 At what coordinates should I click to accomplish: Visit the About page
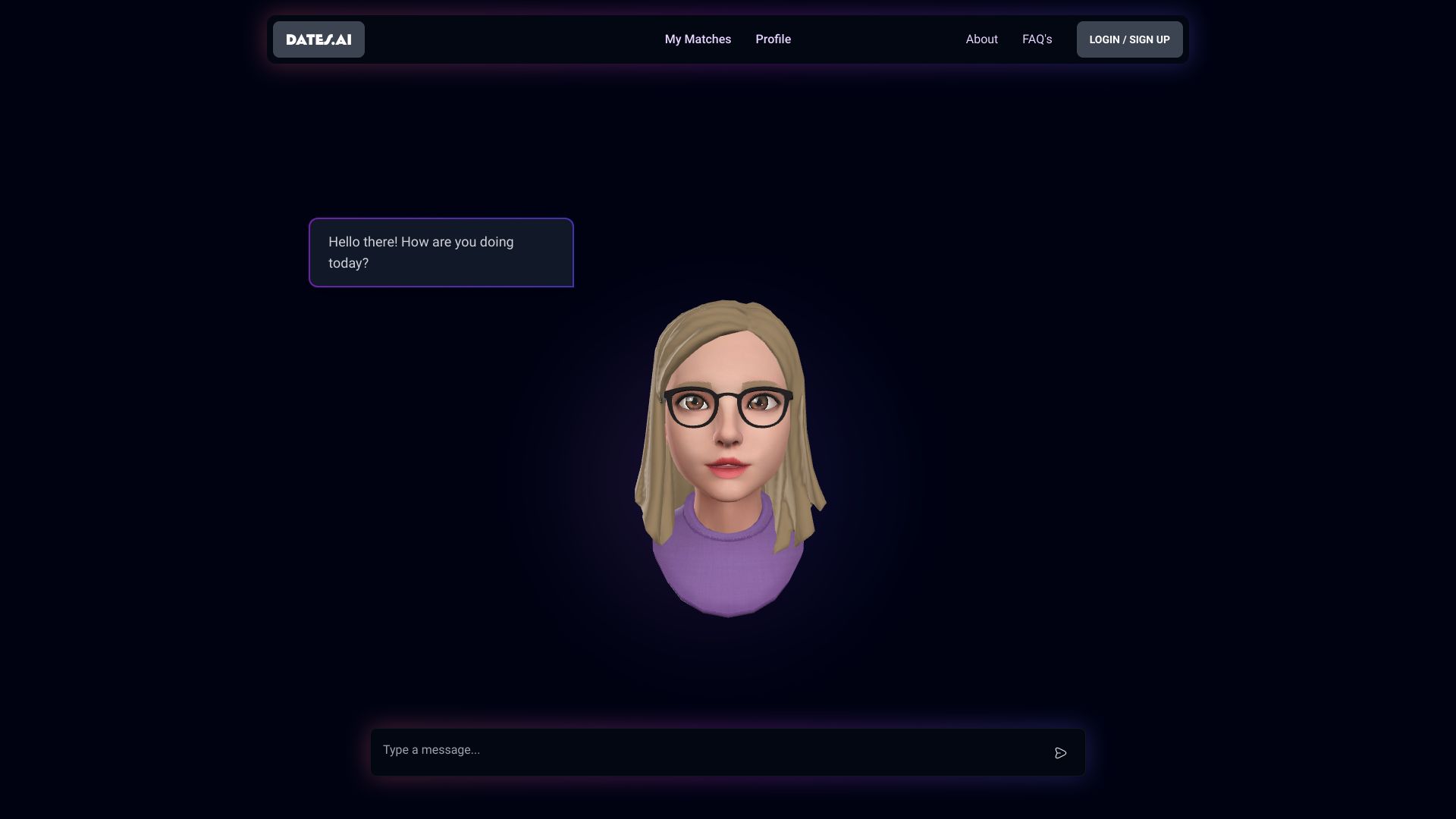(x=981, y=39)
